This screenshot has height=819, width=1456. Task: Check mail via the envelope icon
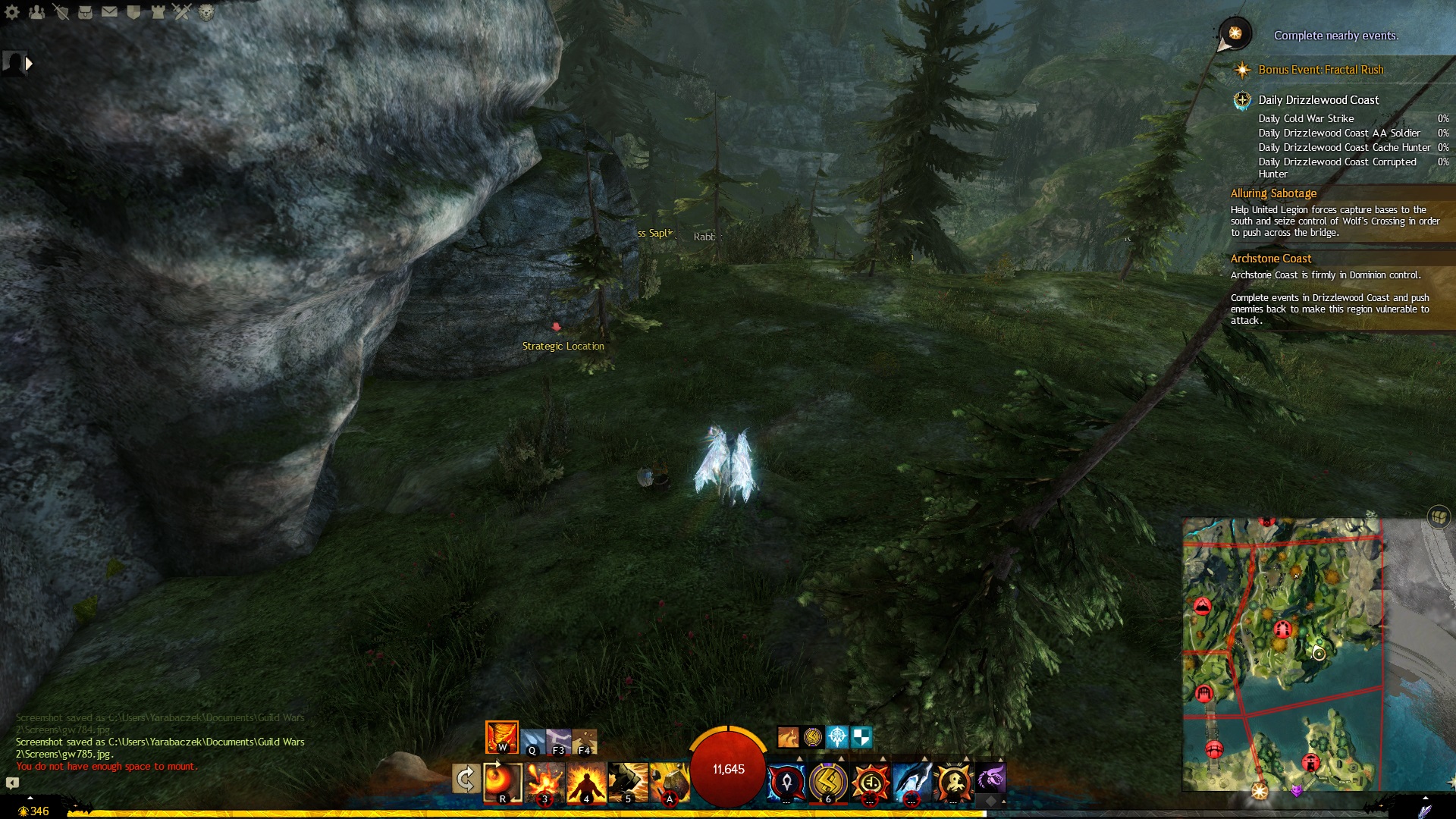coord(109,12)
